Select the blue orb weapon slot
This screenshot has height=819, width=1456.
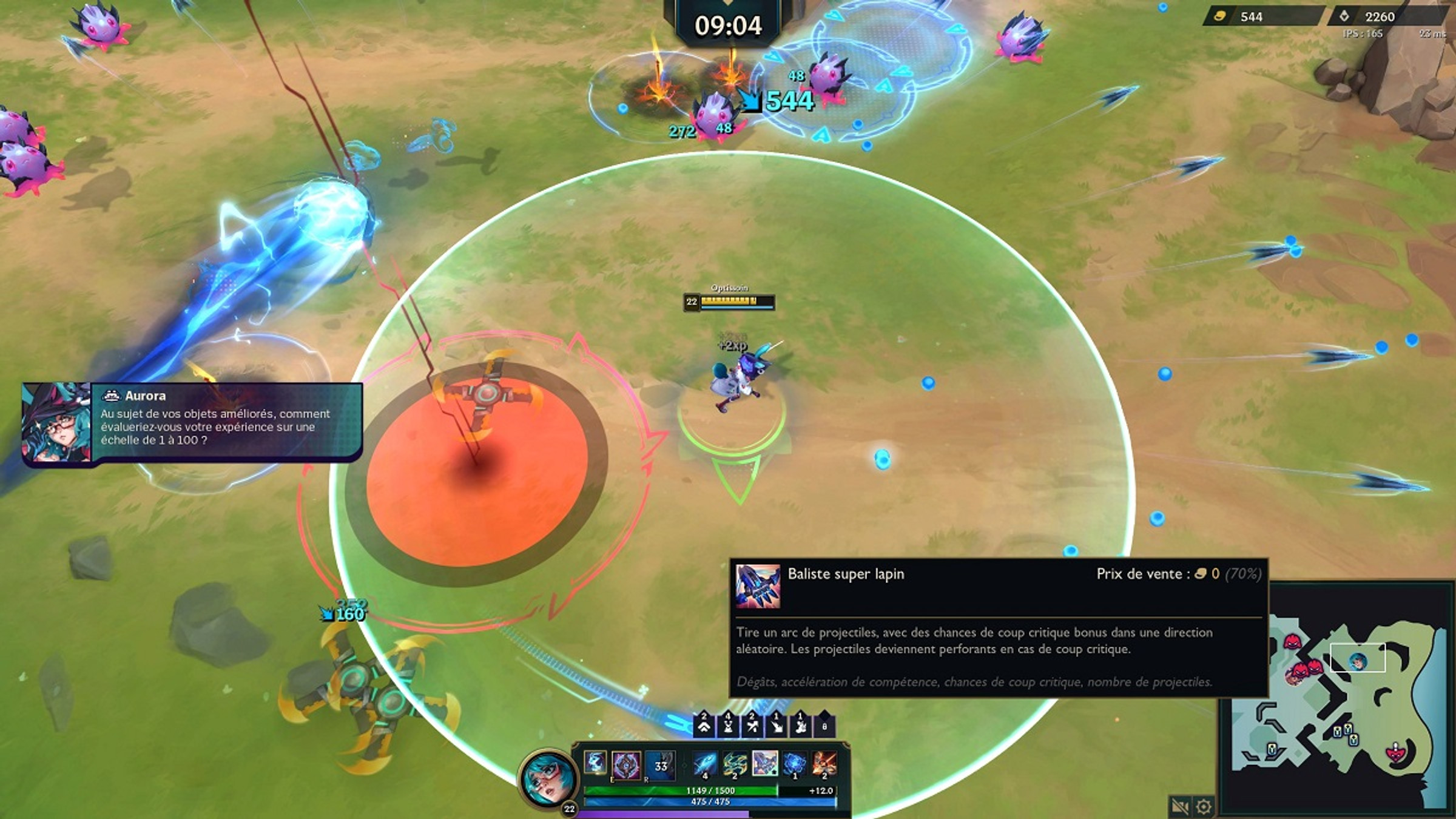pos(794,763)
